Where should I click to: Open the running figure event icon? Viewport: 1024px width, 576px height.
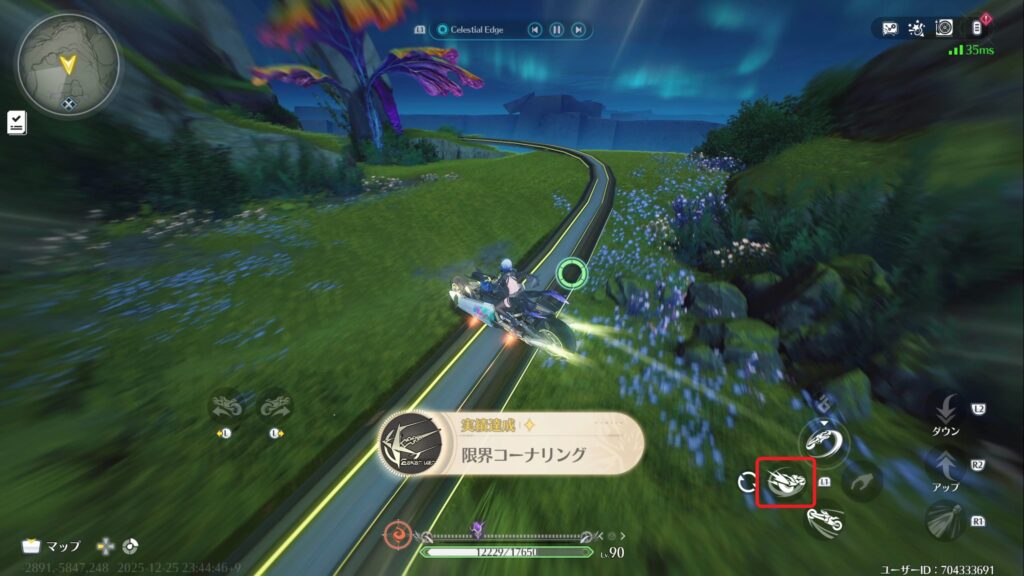(x=916, y=29)
